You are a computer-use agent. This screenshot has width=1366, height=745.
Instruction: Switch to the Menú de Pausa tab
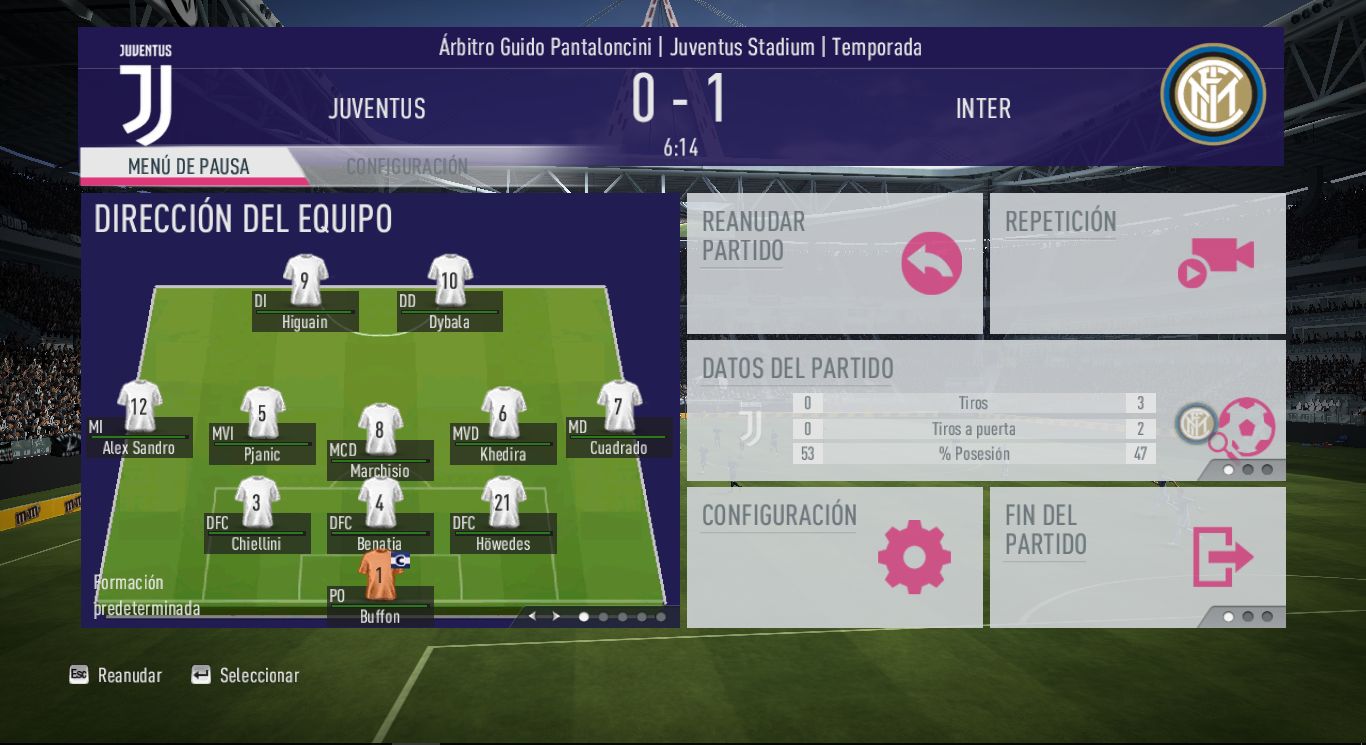189,166
